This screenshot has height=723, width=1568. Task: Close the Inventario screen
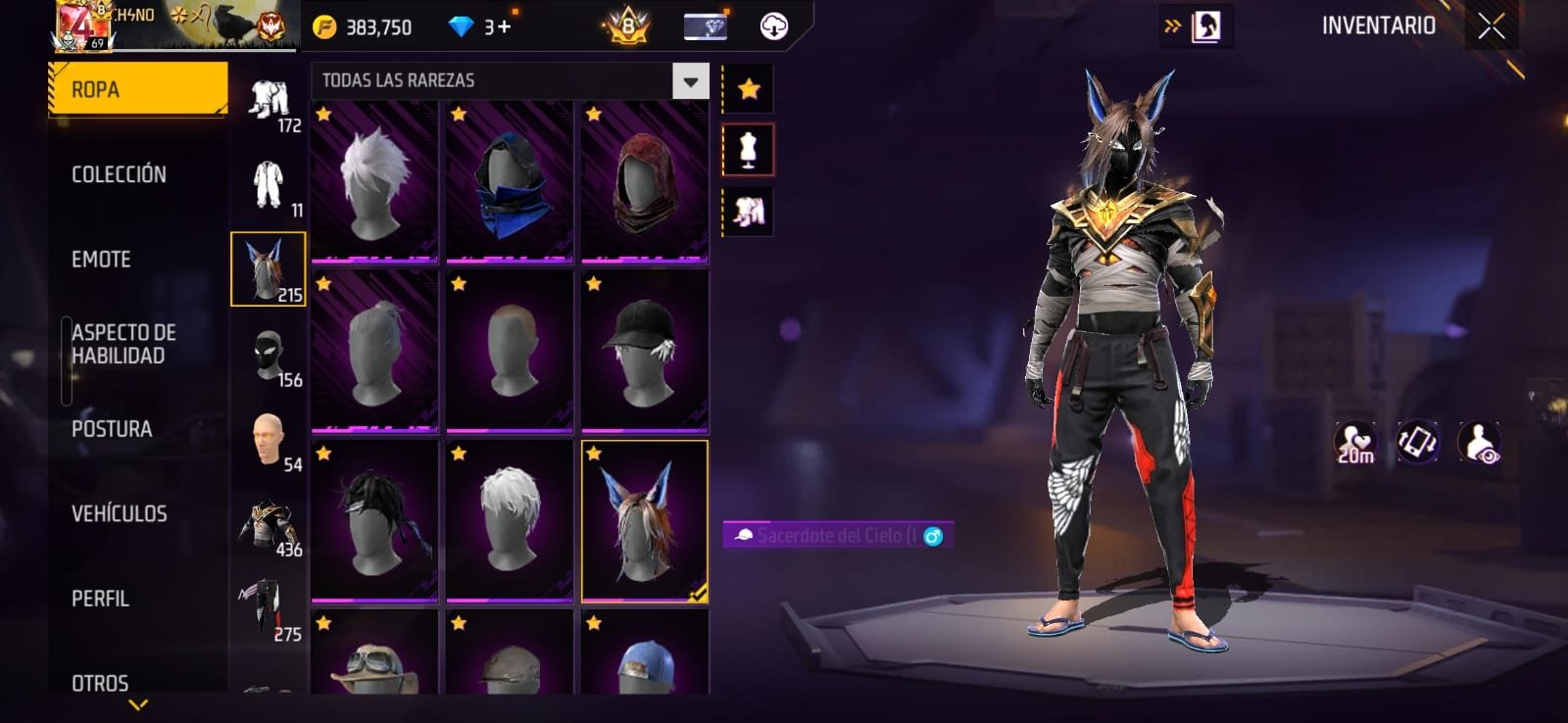click(x=1491, y=27)
